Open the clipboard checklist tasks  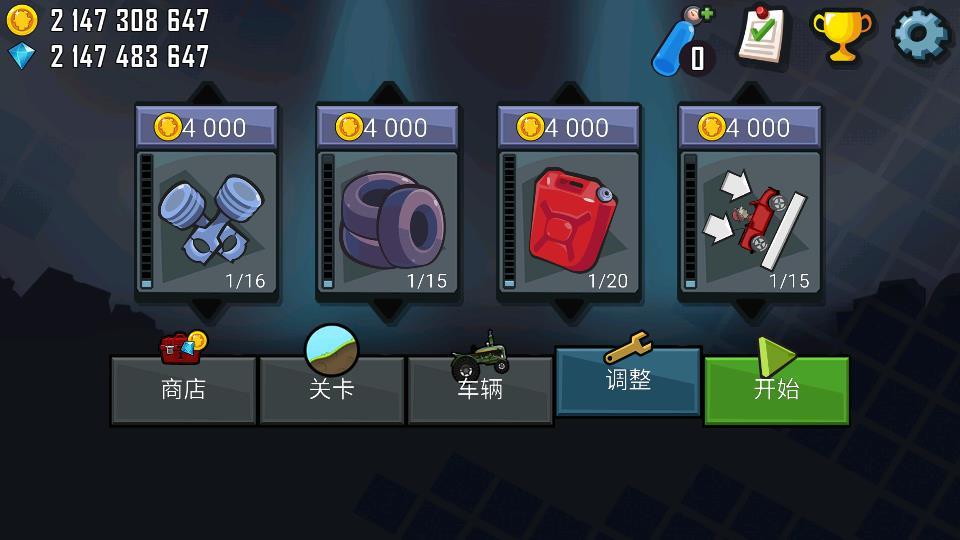(762, 36)
